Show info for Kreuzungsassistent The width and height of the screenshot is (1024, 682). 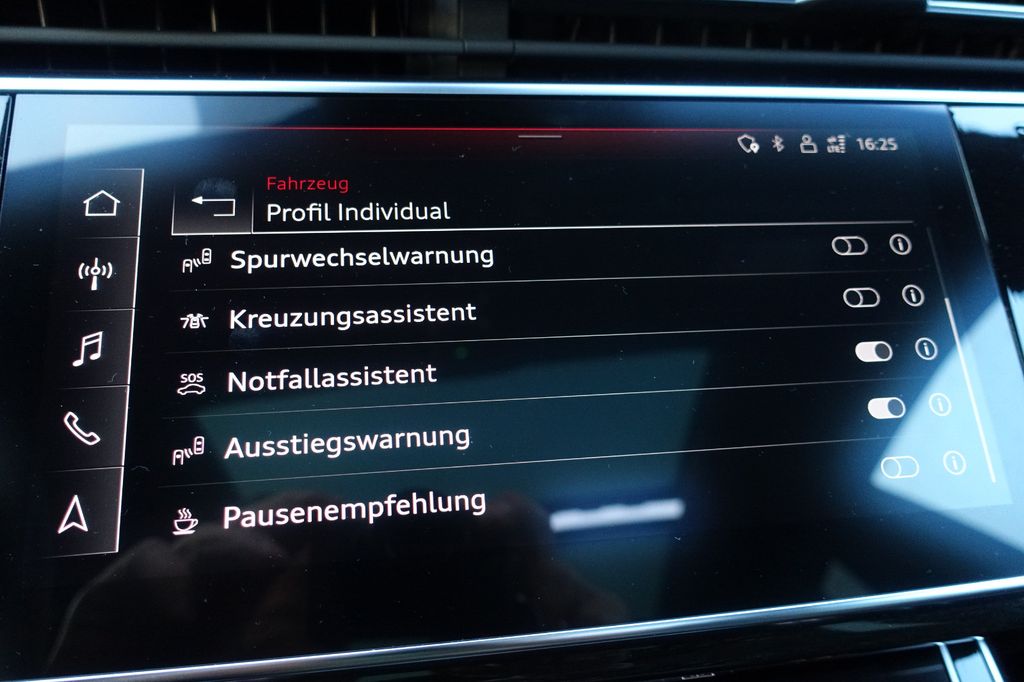(913, 295)
